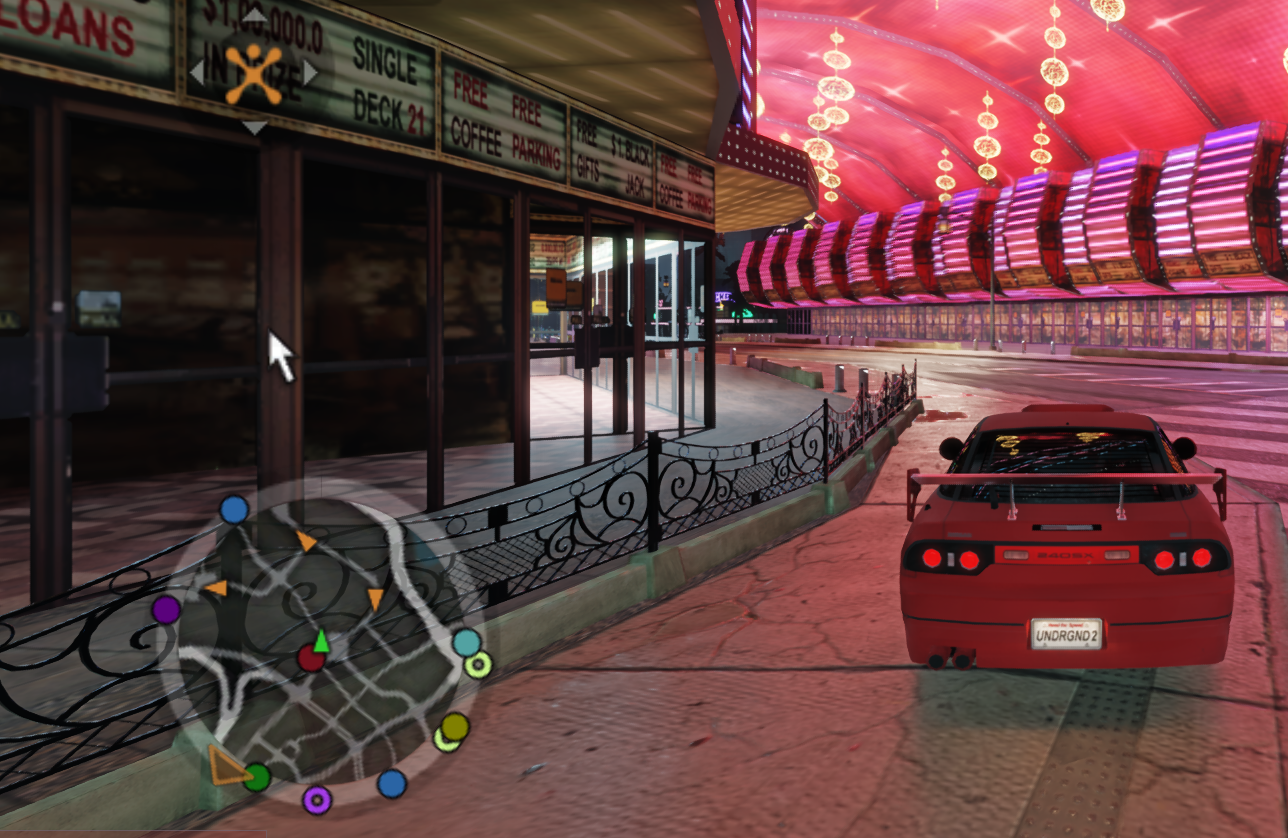Click the yellow-green ring marker on the minimap
The height and width of the screenshot is (838, 1288).
(479, 666)
